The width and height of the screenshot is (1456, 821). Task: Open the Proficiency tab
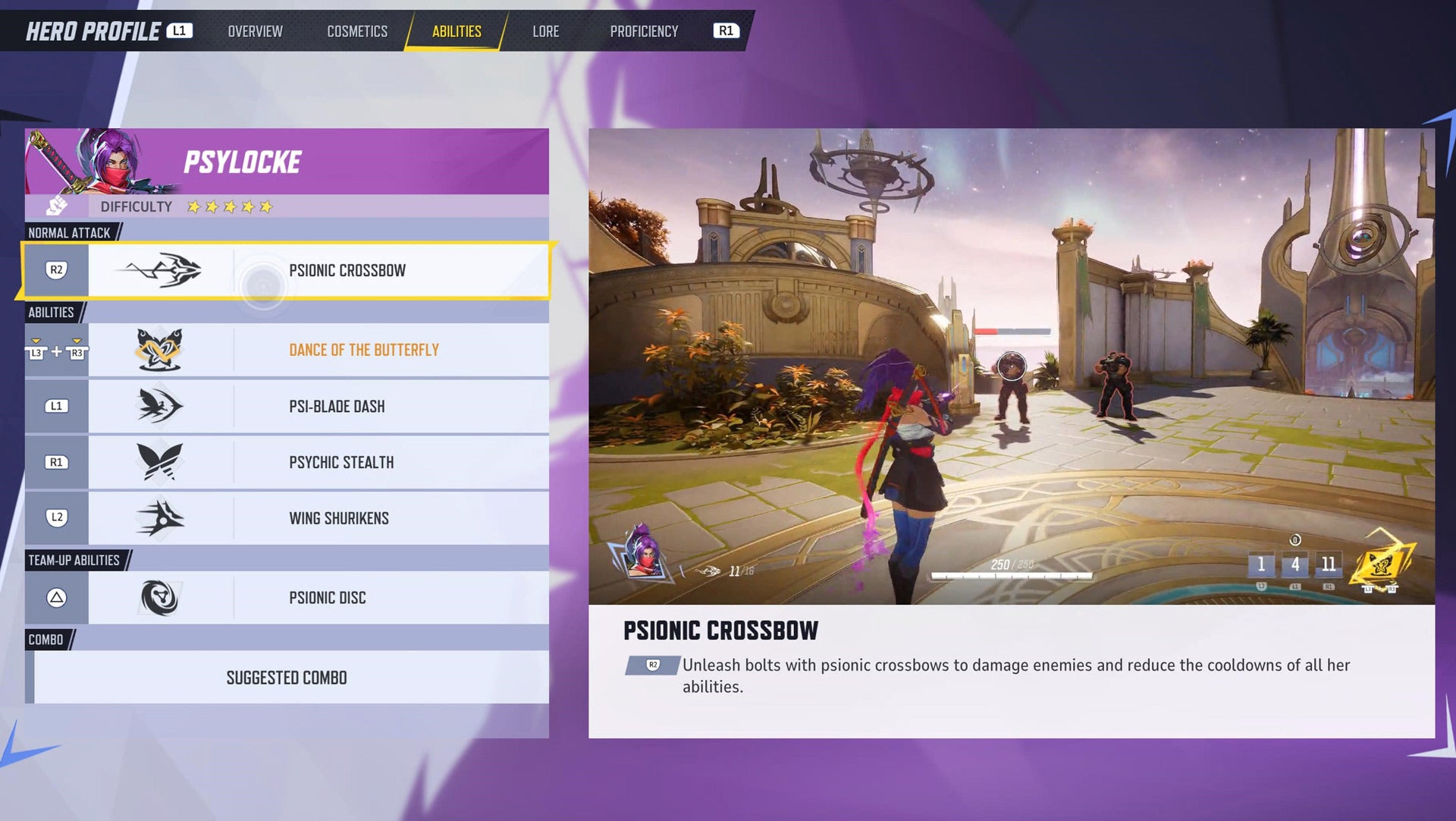pyautogui.click(x=644, y=31)
